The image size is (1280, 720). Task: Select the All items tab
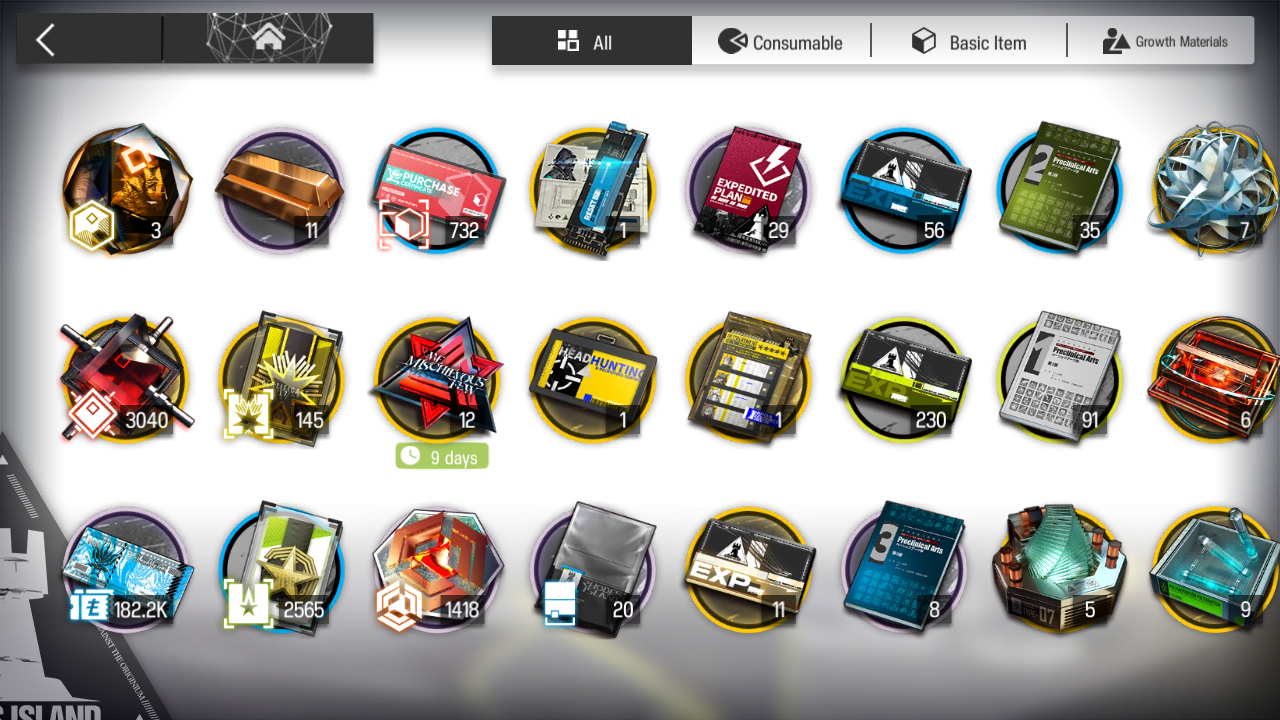590,42
